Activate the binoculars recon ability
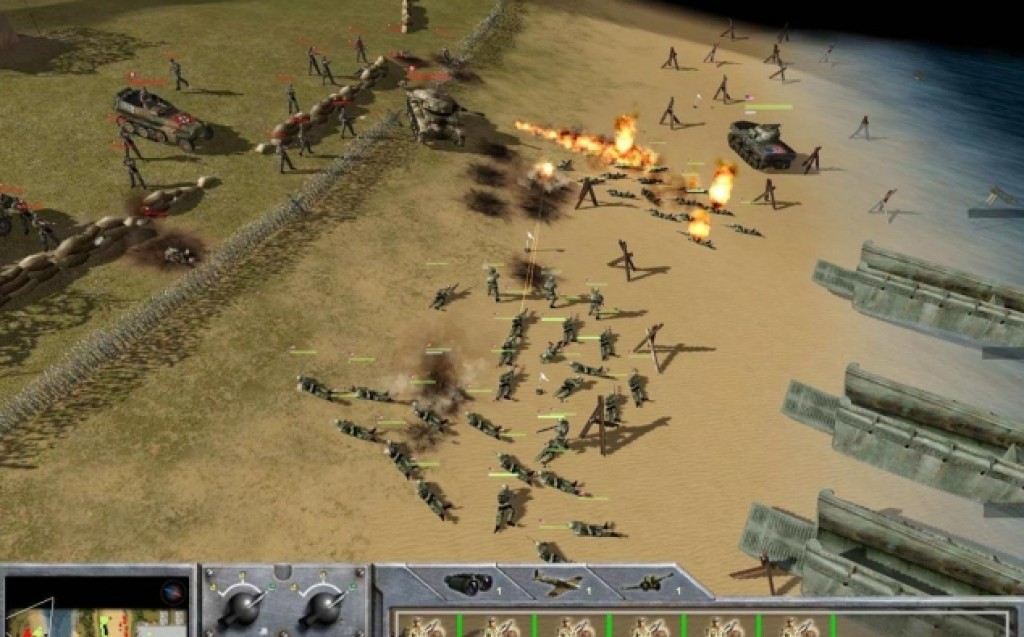1024x637 pixels. click(463, 583)
